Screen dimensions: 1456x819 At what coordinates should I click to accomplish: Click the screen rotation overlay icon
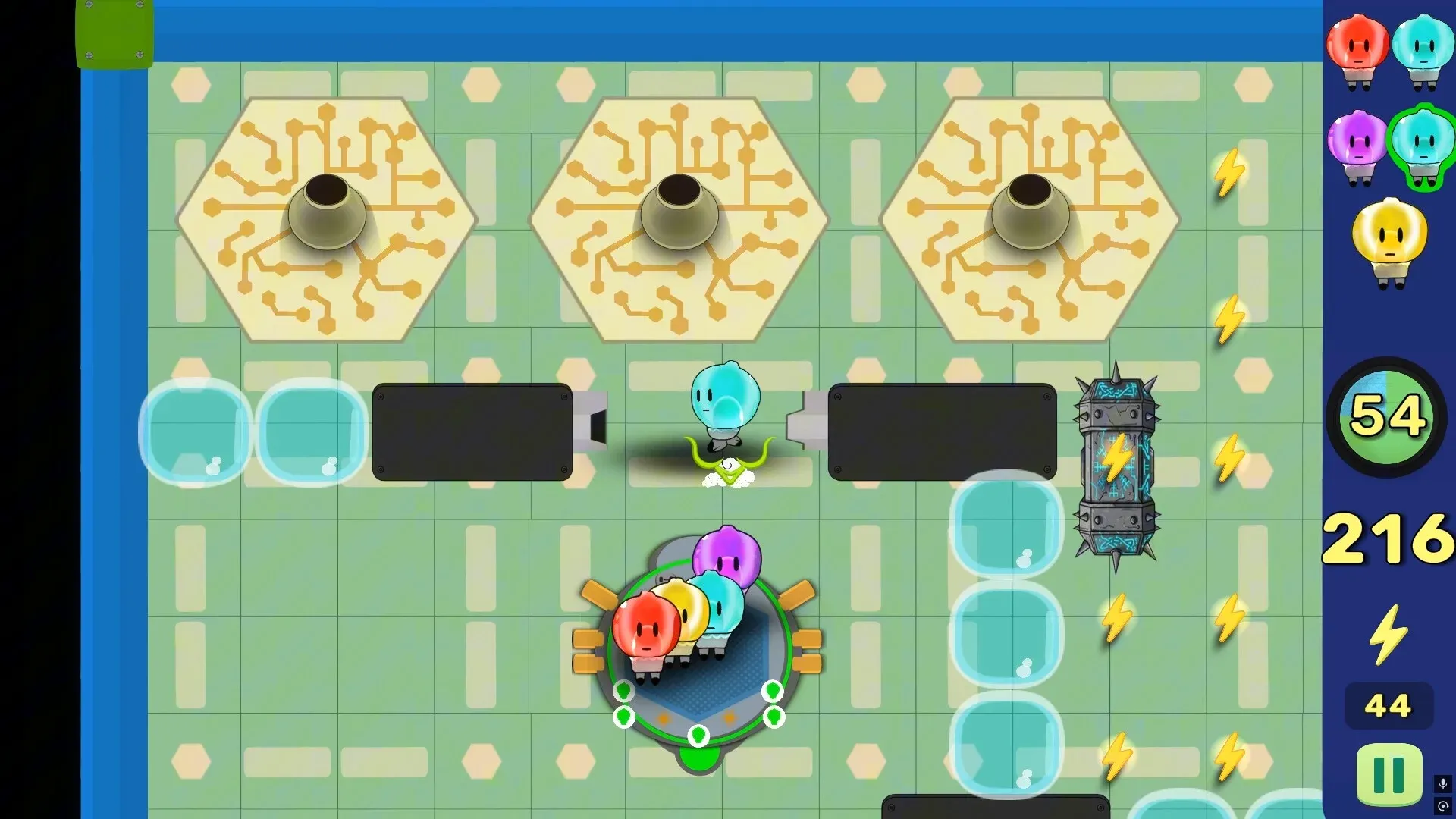[x=1442, y=806]
